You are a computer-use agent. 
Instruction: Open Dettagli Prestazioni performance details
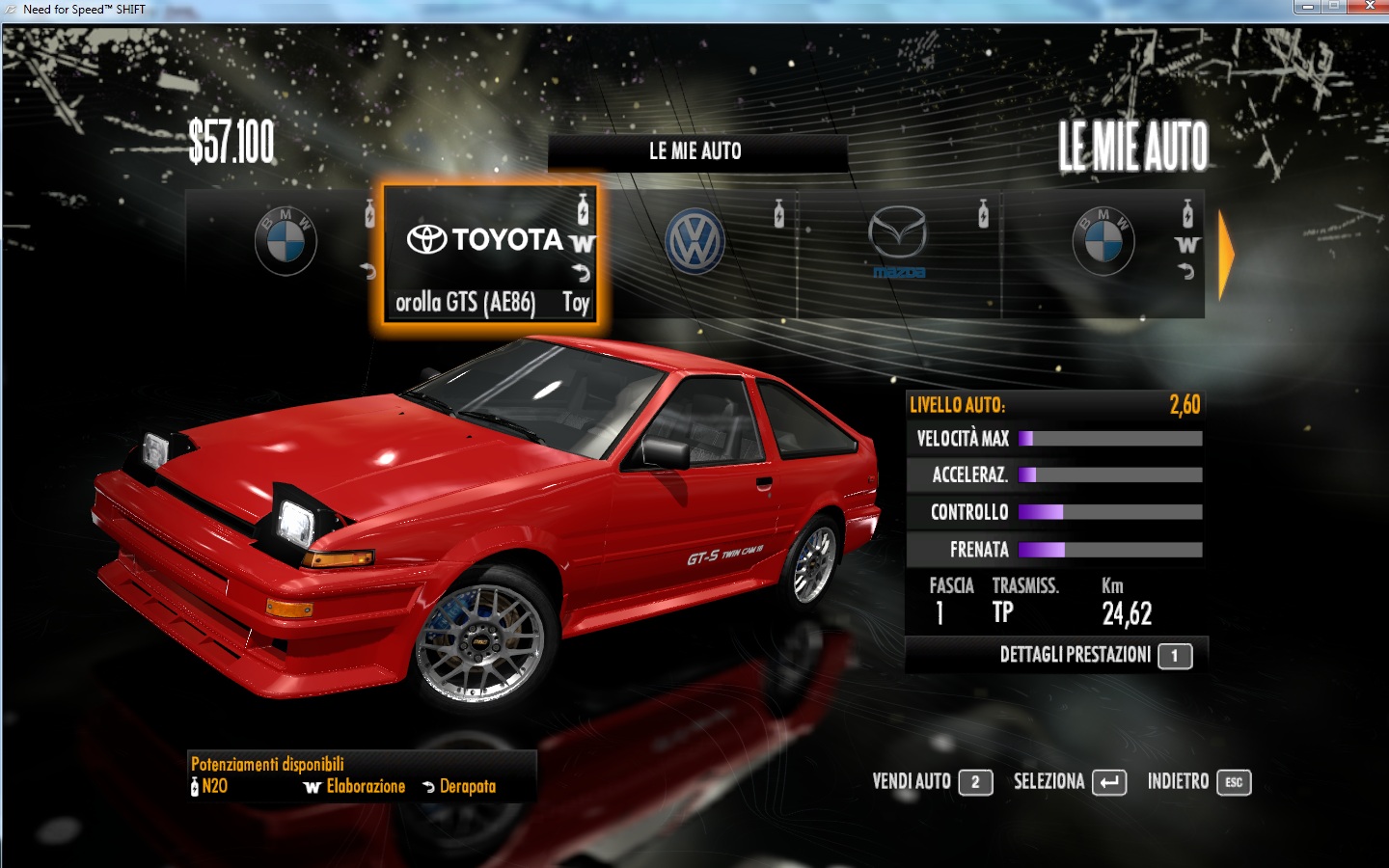tap(1095, 655)
